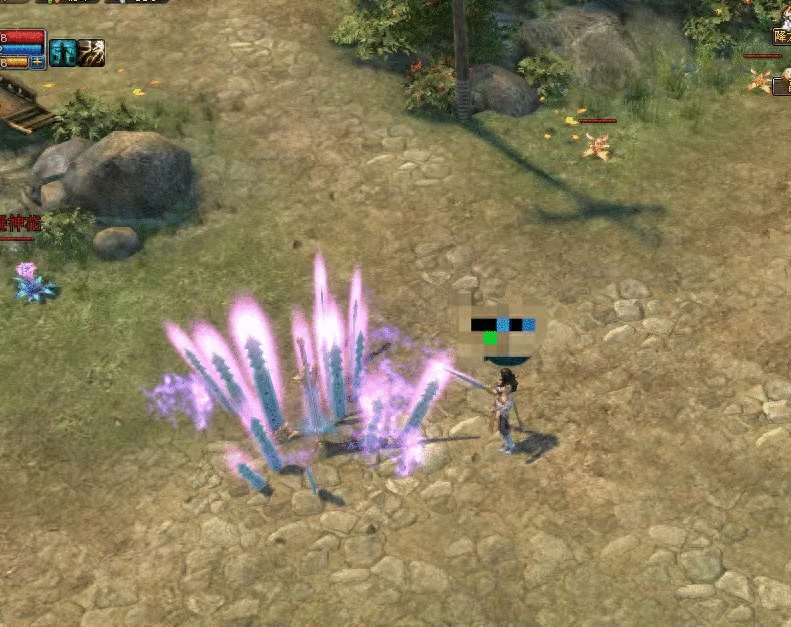The image size is (791, 627).
Task: Select the teal figure buff icon
Action: (63, 53)
